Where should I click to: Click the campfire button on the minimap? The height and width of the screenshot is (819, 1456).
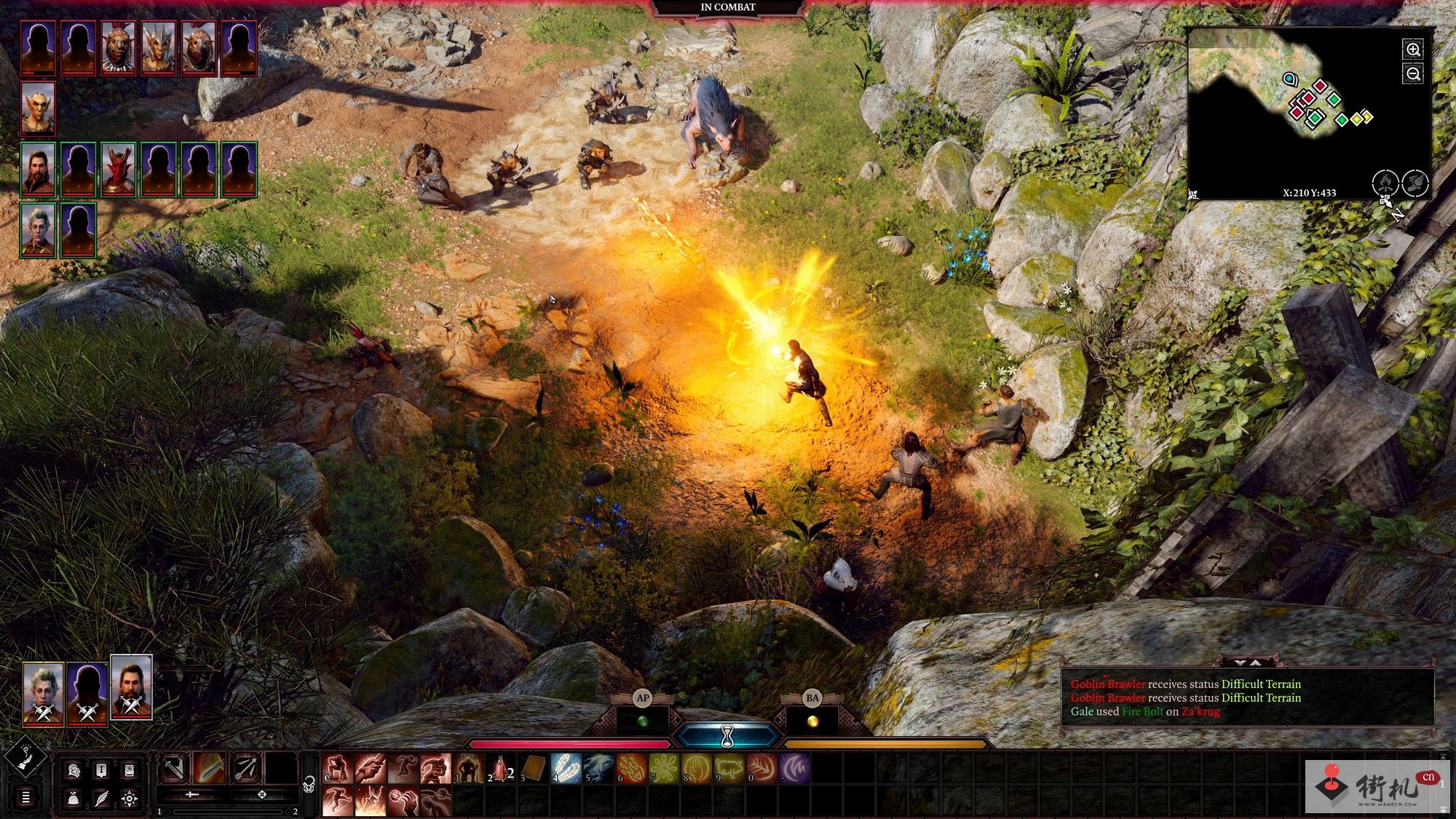coord(1385,182)
